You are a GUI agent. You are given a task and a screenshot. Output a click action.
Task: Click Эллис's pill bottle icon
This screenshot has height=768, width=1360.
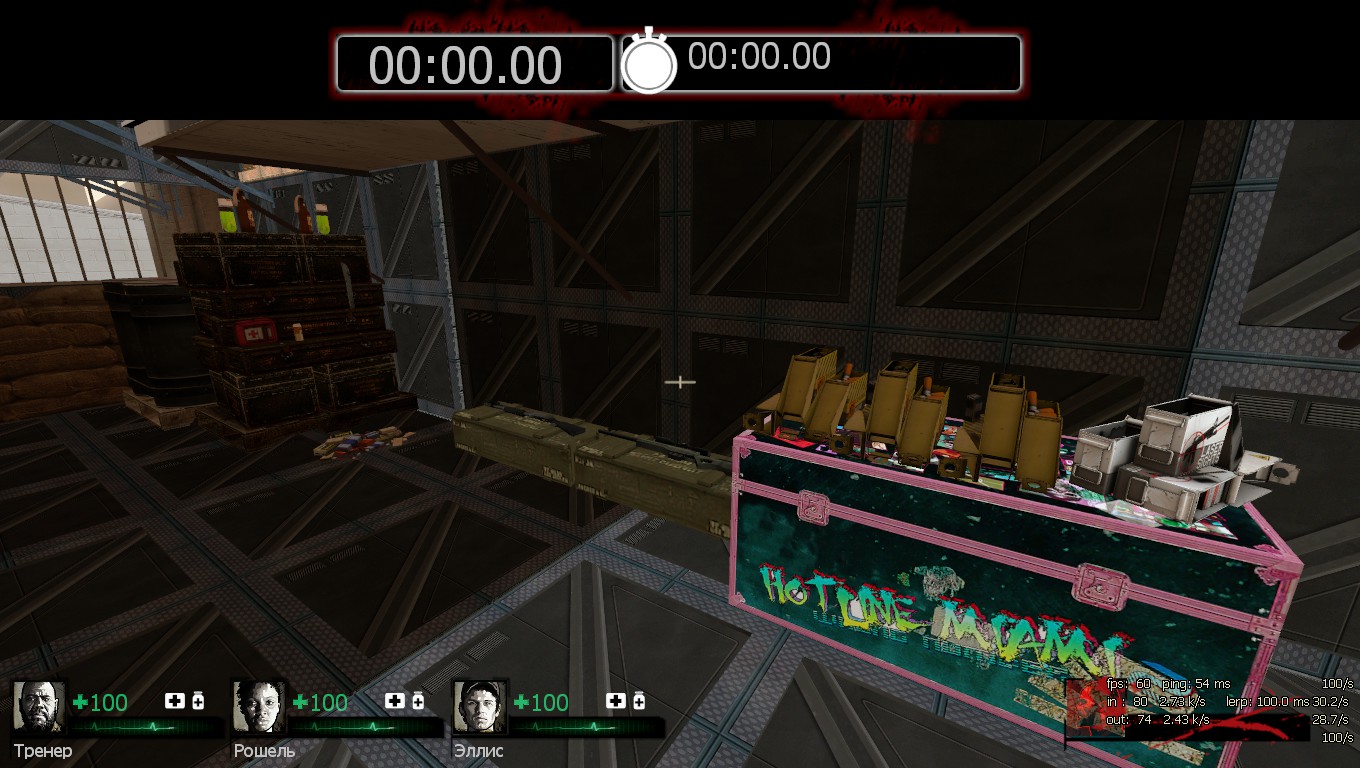coord(638,702)
